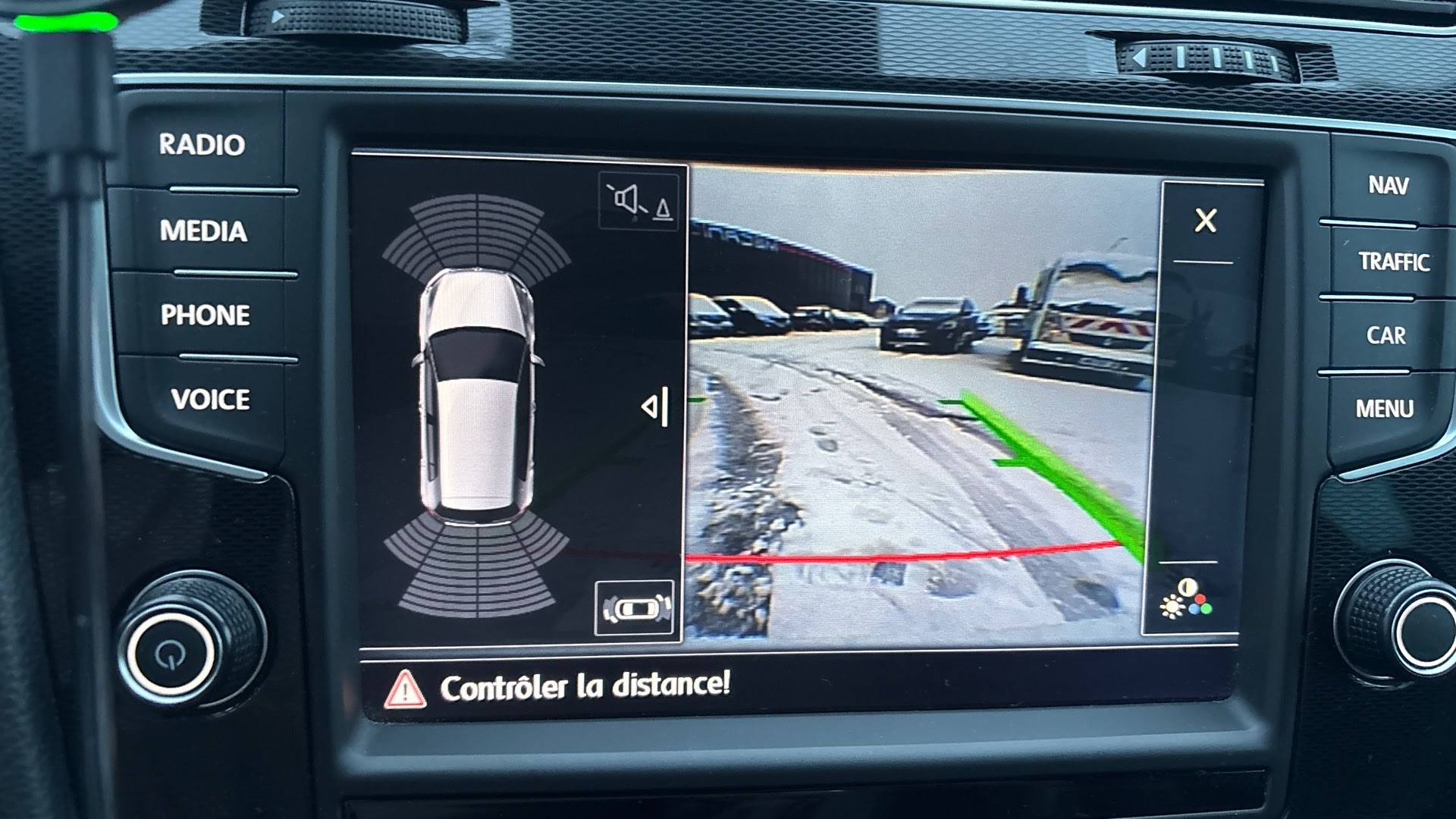
Task: Open the camera brightness and colour settings
Action: click(1186, 599)
